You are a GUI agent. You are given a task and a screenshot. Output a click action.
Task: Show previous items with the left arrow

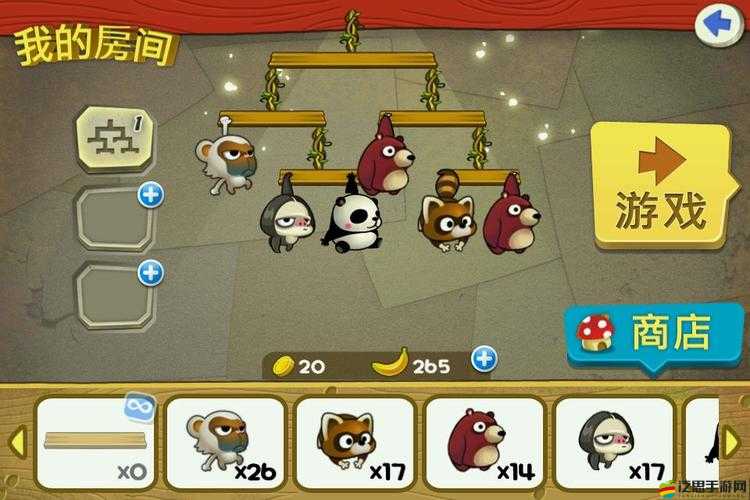coord(15,440)
